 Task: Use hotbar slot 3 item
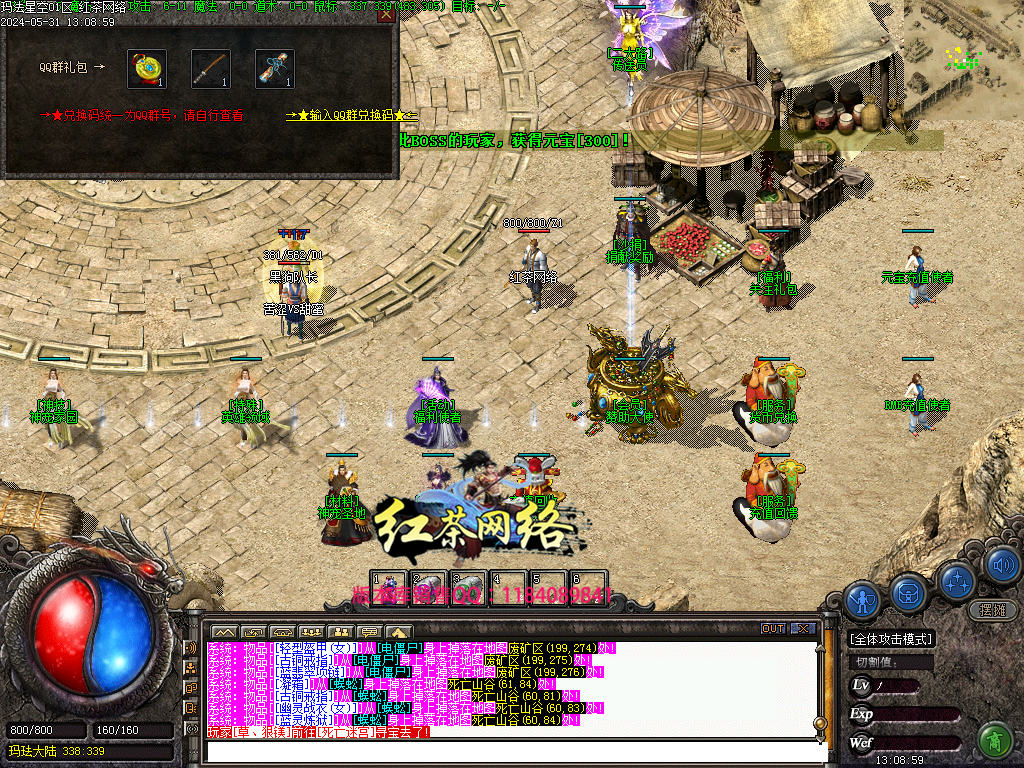(467, 586)
